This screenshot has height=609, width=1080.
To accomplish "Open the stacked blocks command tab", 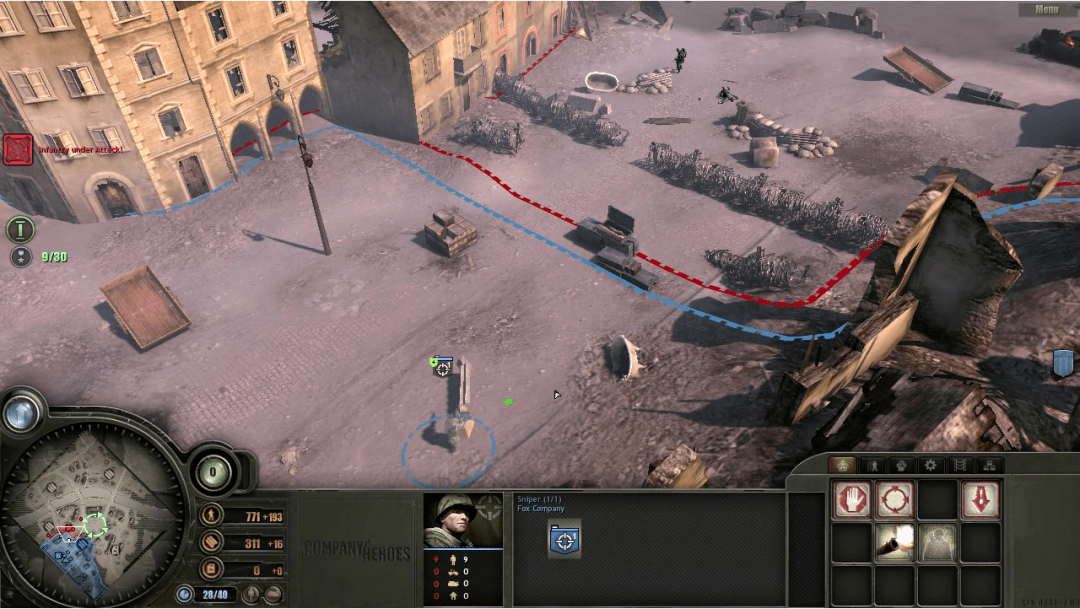I will (990, 465).
